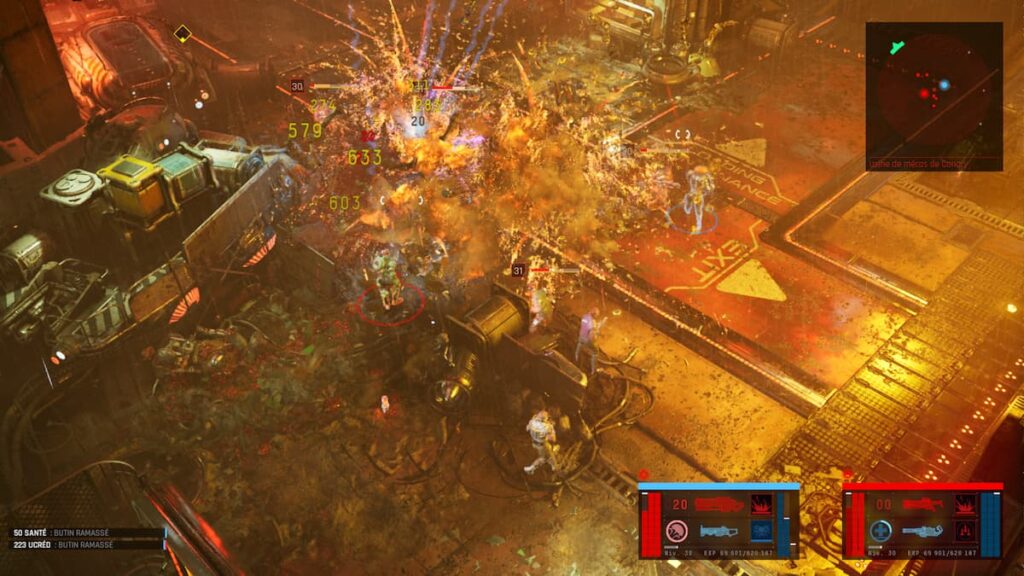Activate the explosion ability in red-bordered panel

click(965, 504)
